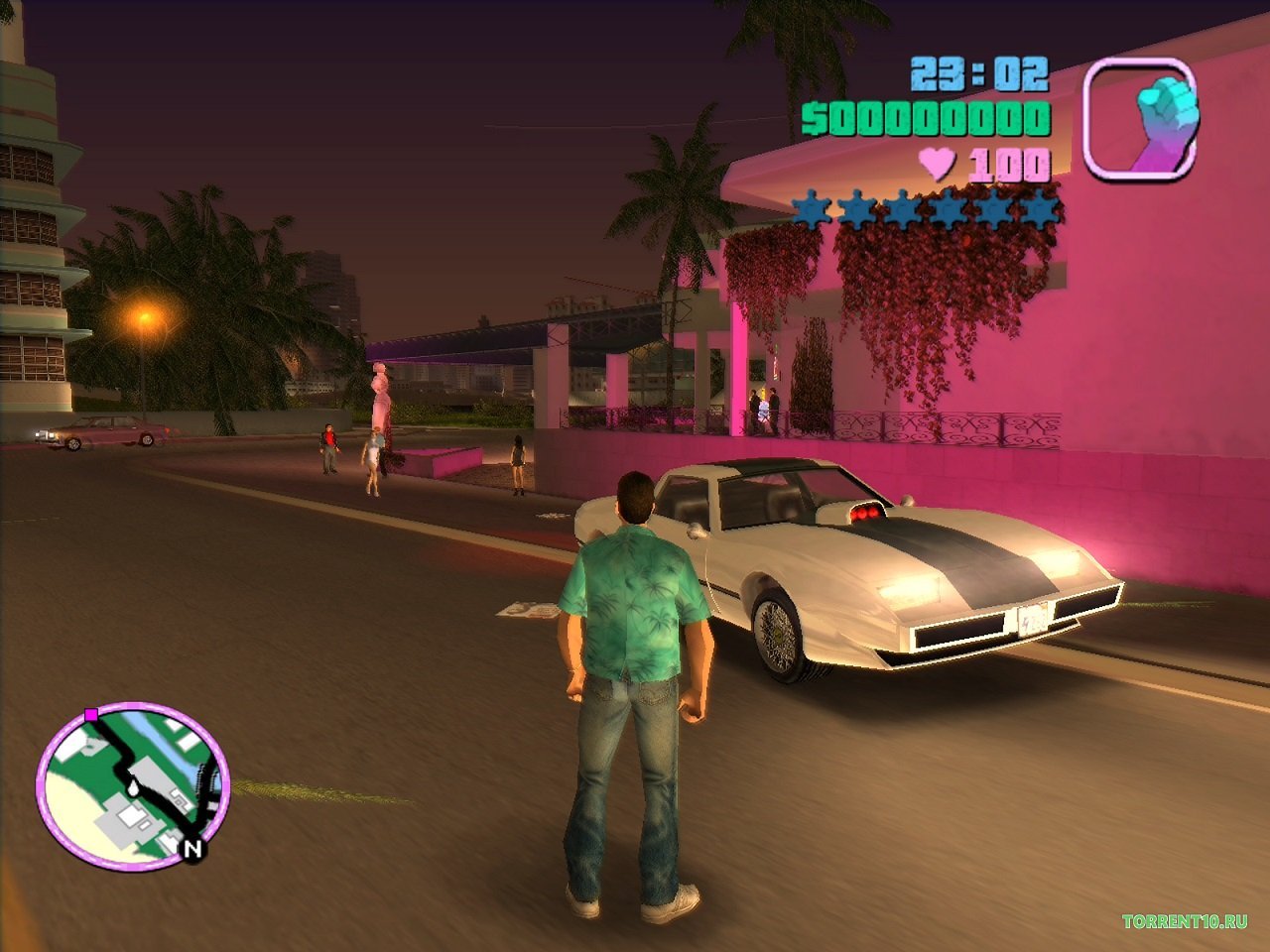Click the white player arrow inside the radar

click(134, 788)
